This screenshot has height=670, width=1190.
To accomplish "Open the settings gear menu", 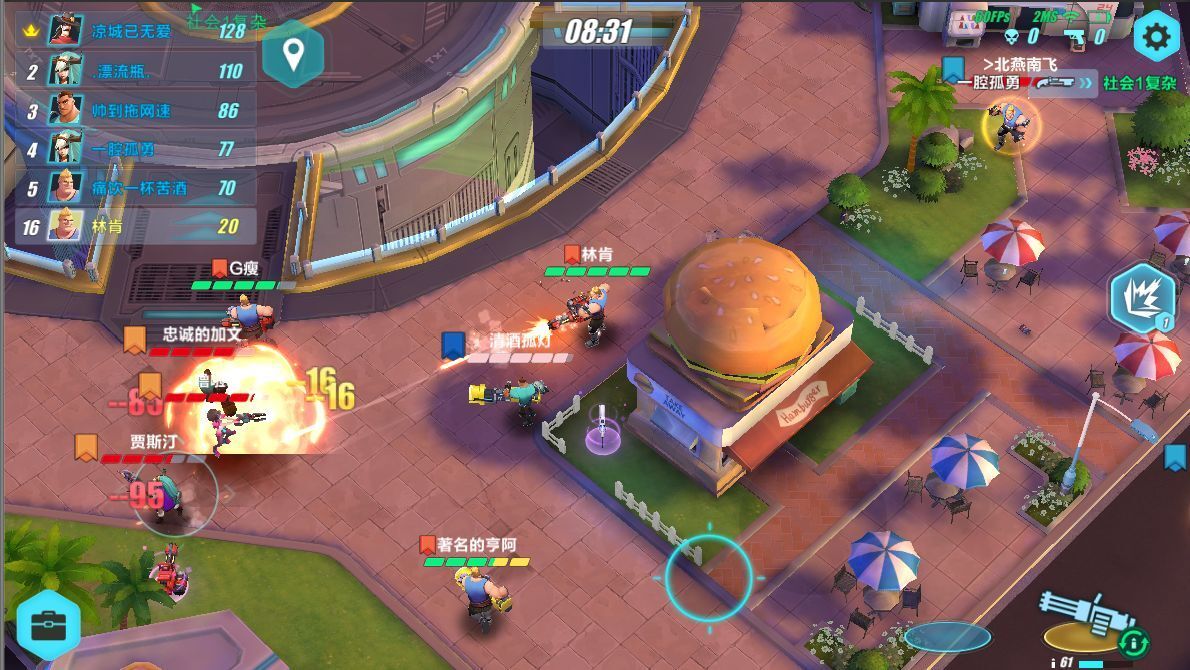I will point(1156,38).
